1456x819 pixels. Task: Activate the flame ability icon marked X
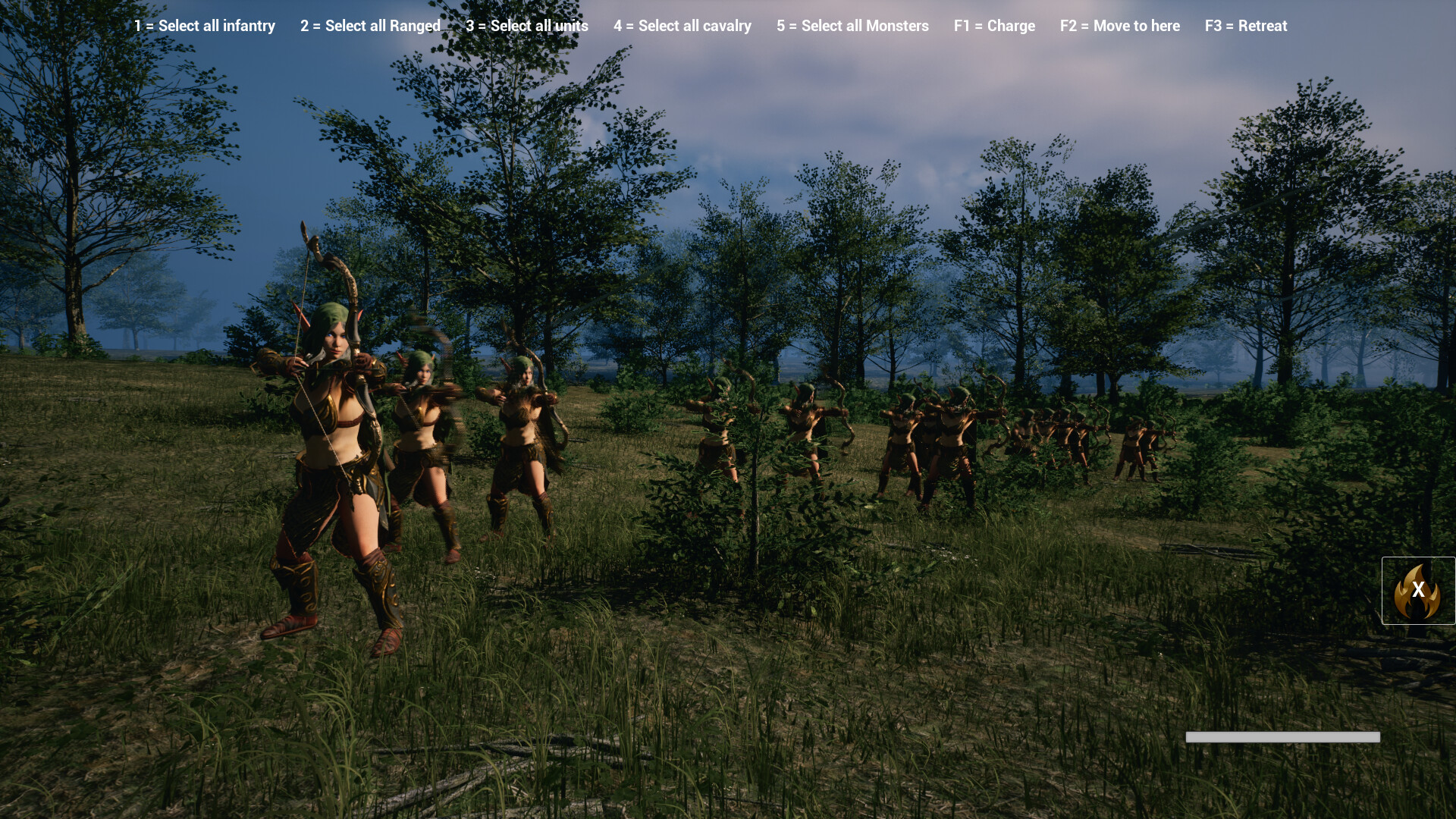click(x=1417, y=591)
